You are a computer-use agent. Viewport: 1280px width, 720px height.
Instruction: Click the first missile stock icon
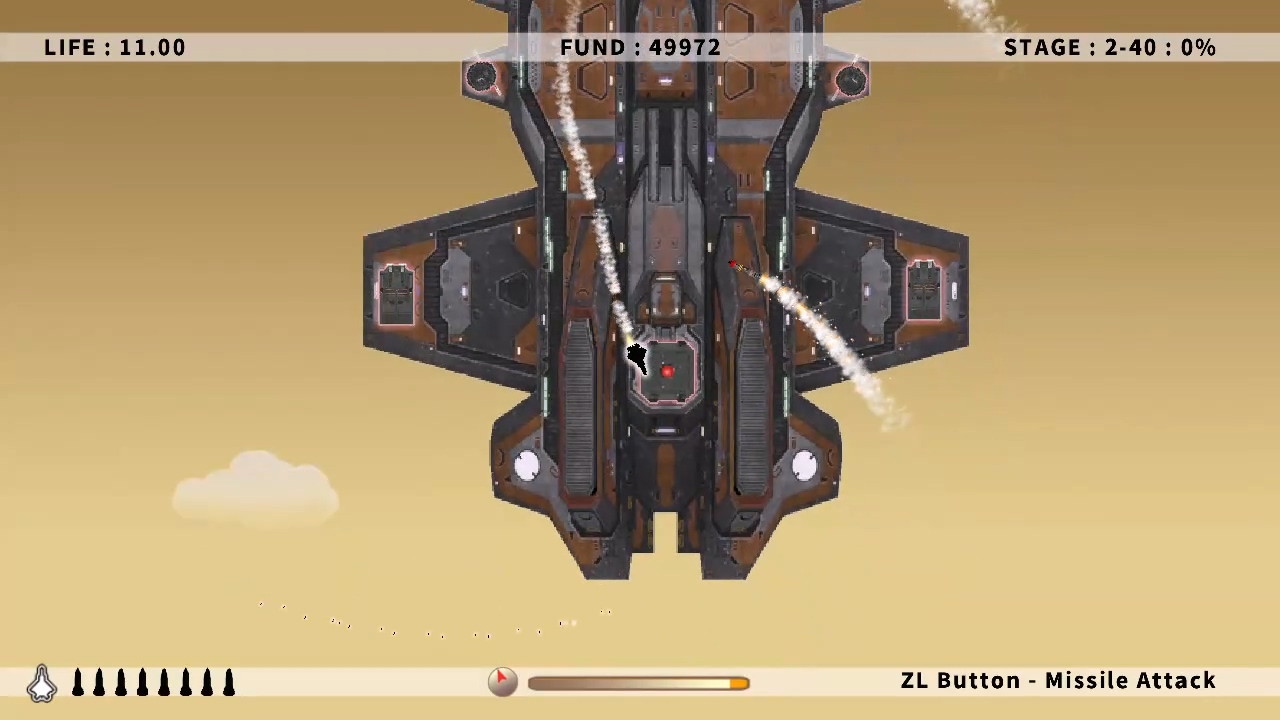coord(78,681)
